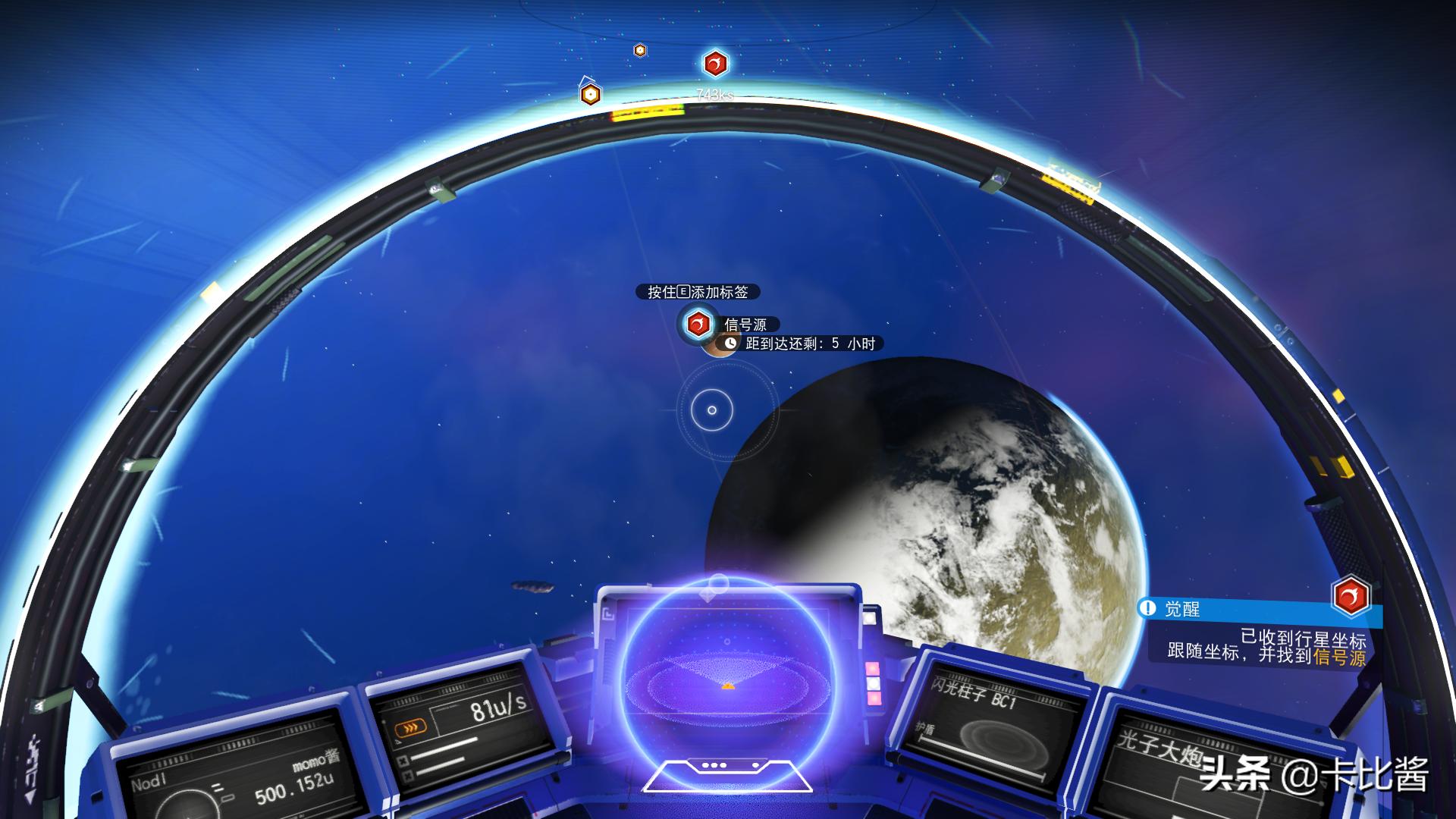1456x819 pixels.
Task: Select the purple holographic radar globe
Action: (727, 675)
